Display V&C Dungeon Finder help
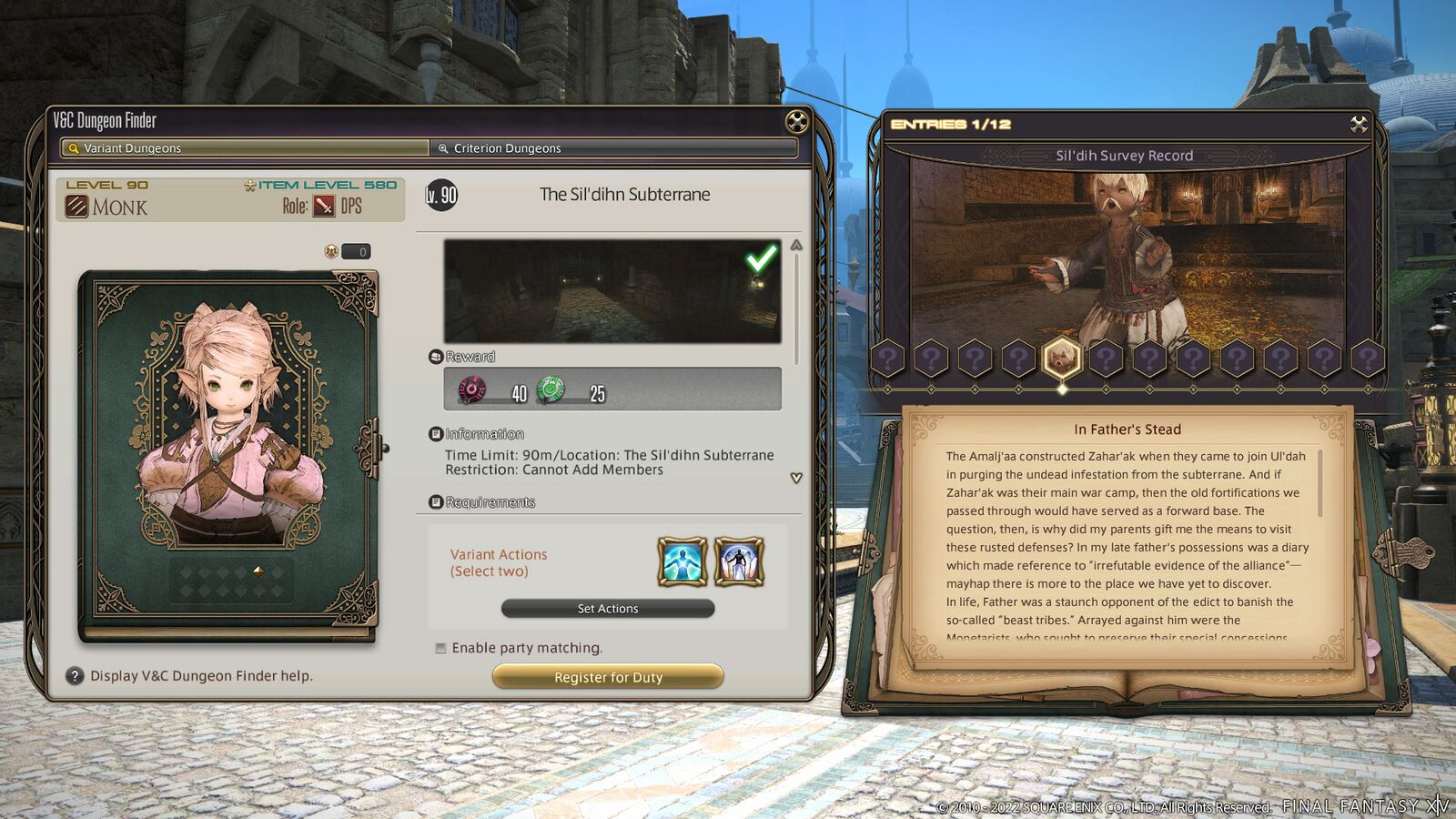The image size is (1456, 819). [75, 676]
